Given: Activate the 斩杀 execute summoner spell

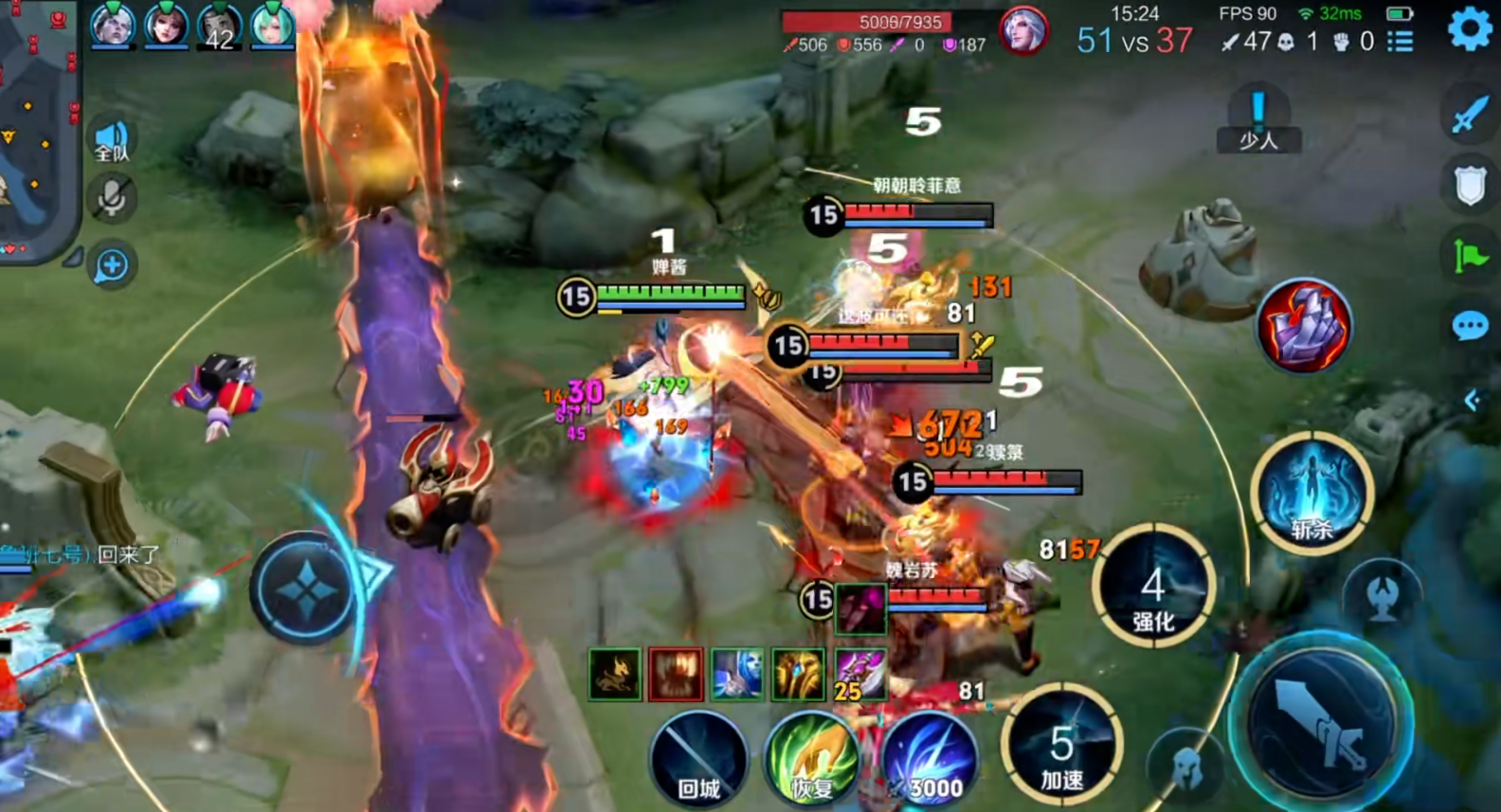Looking at the screenshot, I should pos(1312,493).
